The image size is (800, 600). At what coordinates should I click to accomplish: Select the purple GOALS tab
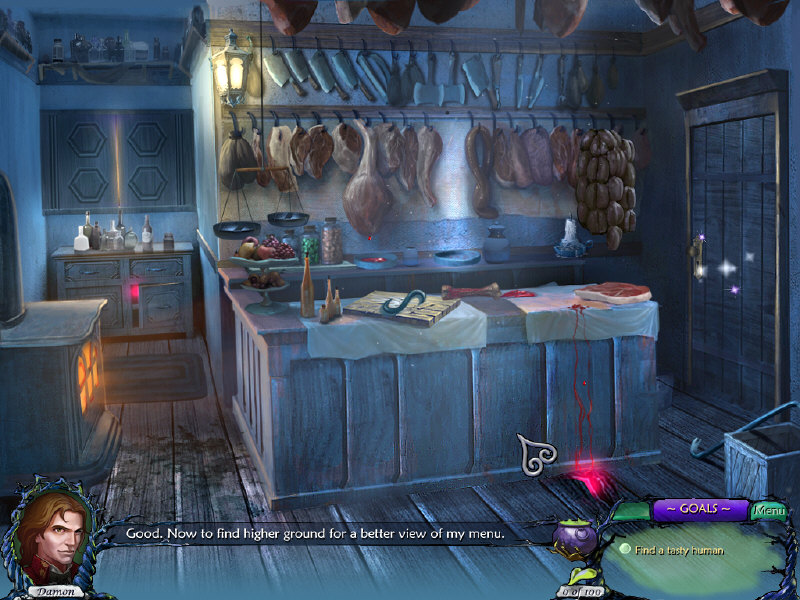(699, 509)
